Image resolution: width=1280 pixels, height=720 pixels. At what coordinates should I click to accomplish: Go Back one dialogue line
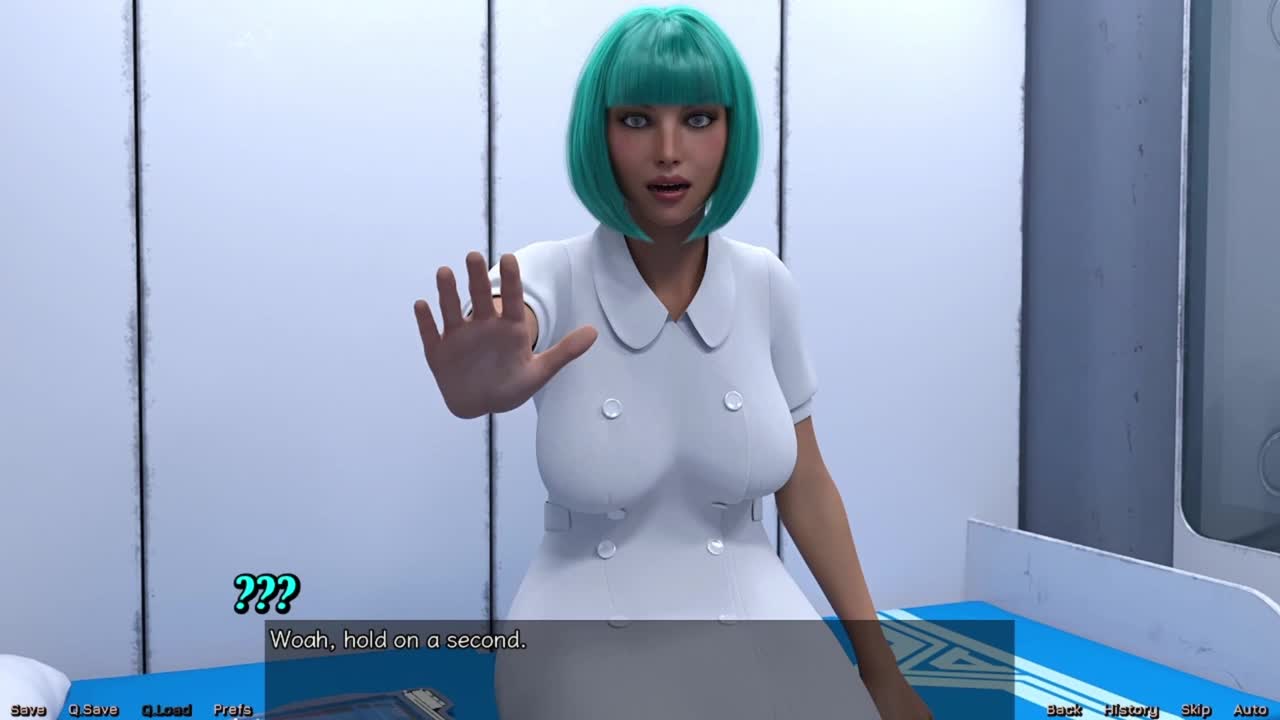pos(1064,710)
